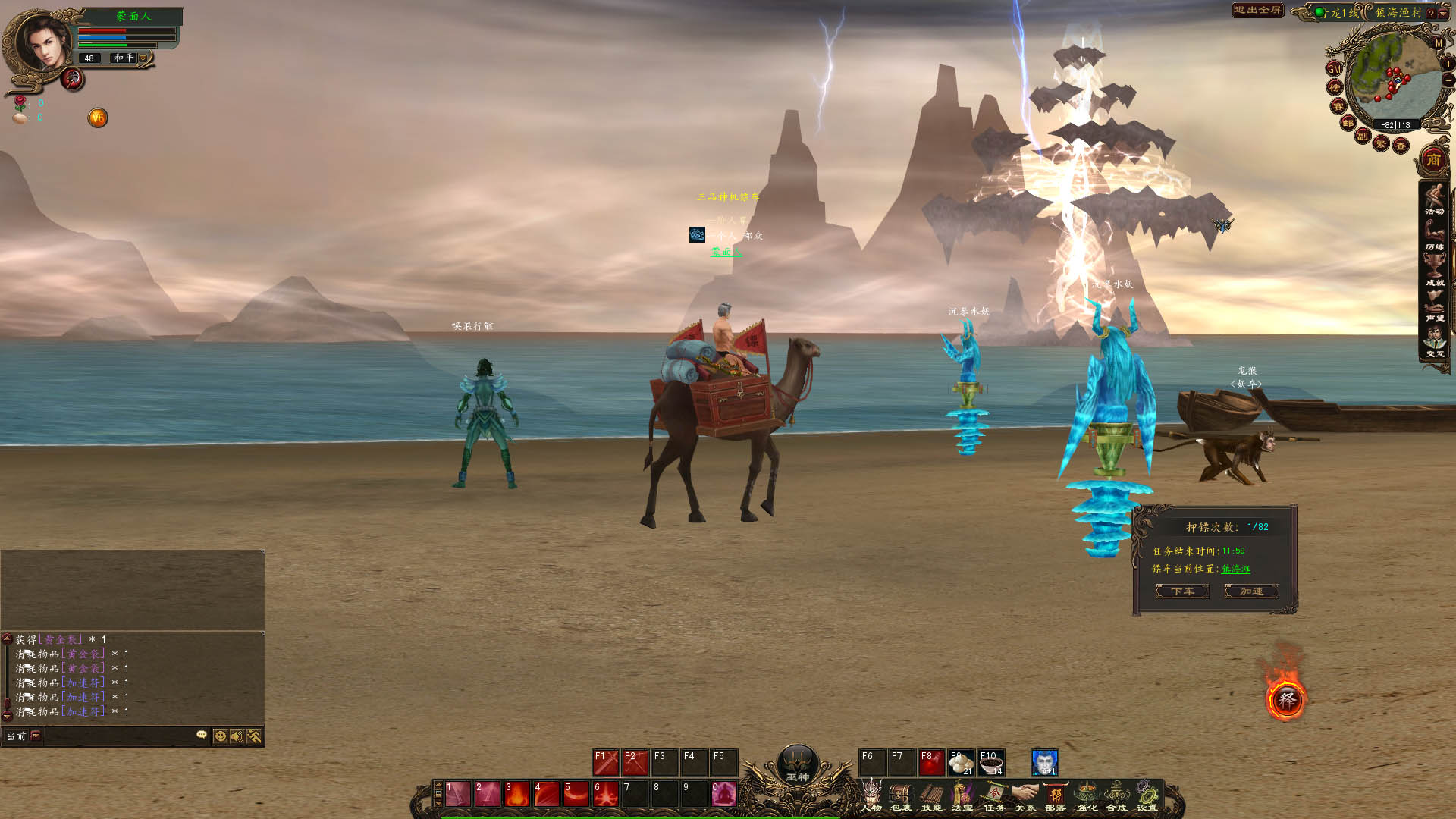Open the 技能 skills panel
Image resolution: width=1456 pixels, height=819 pixels.
point(931,796)
